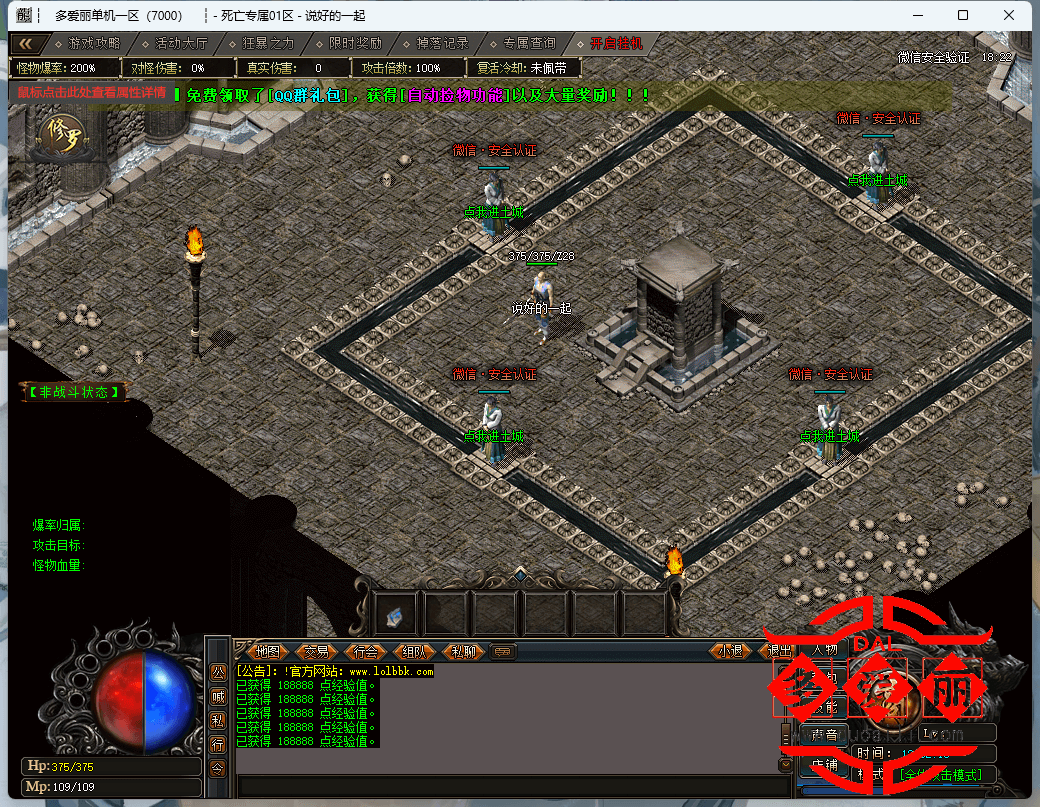Screen dimensions: 1040x807
Task: Click the red attribute details prompt text
Action: [91, 93]
